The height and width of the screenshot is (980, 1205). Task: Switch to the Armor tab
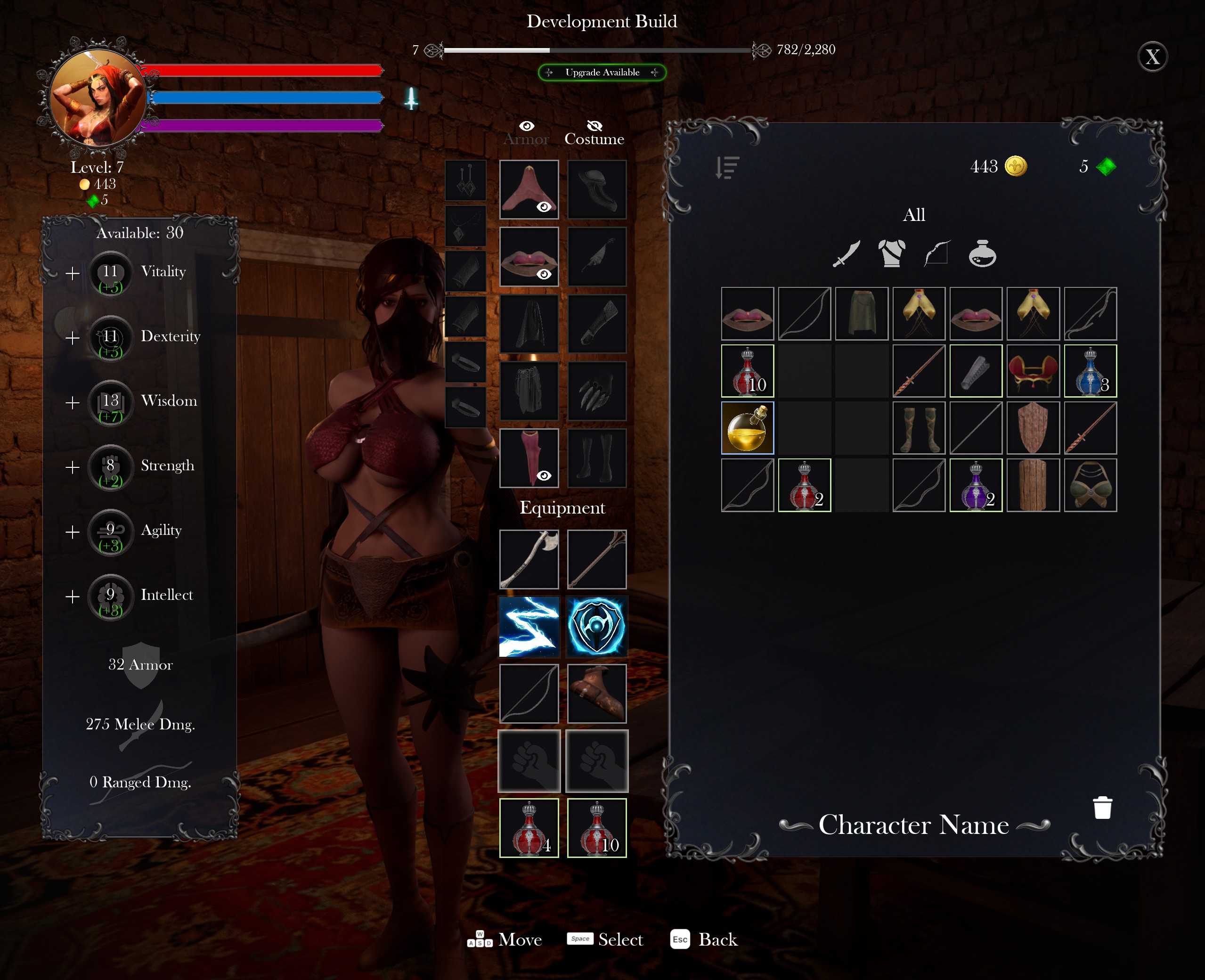click(526, 133)
